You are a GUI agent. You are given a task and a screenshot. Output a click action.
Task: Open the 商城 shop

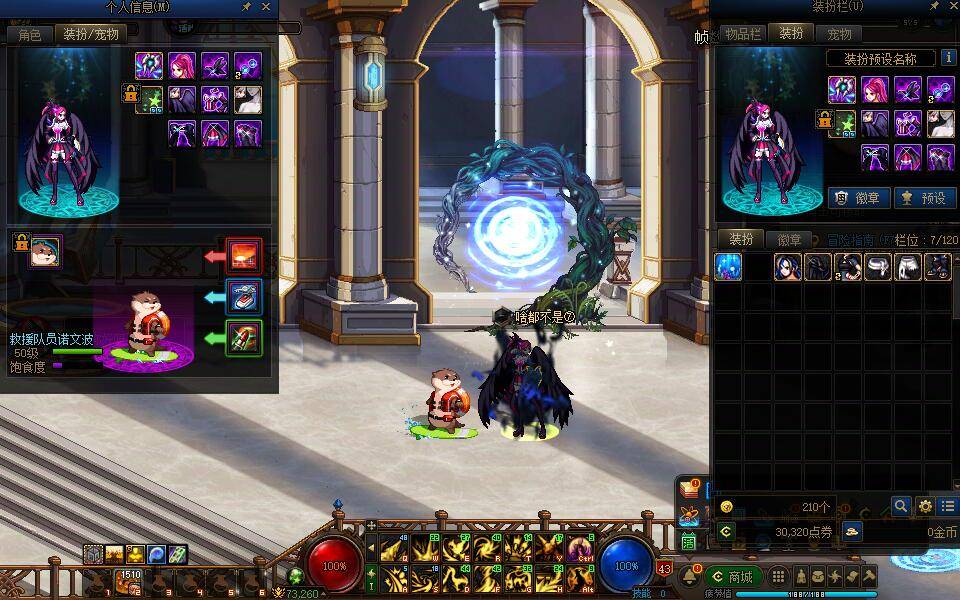coord(733,577)
